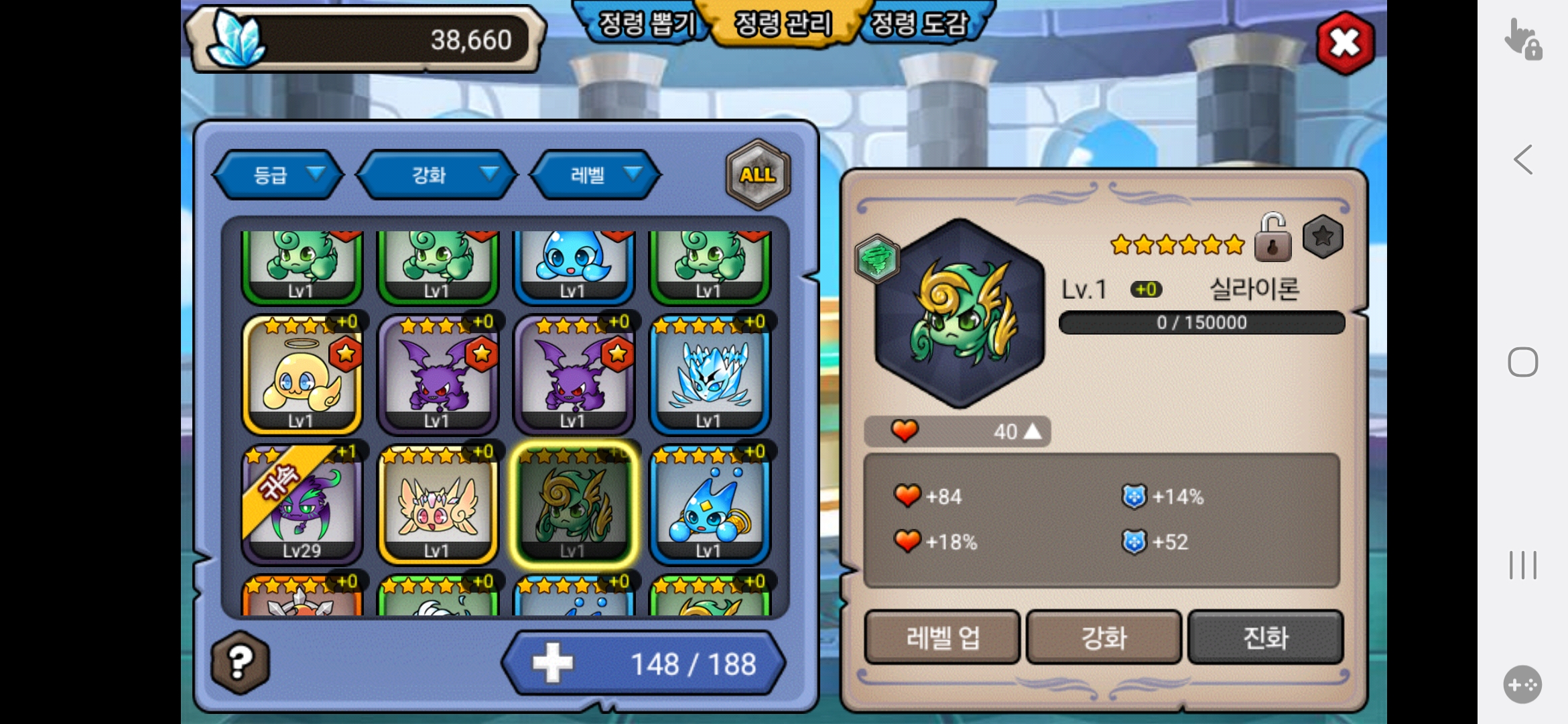Switch to the 정령 뽑기 tab
The width and height of the screenshot is (1568, 724).
pos(645,24)
